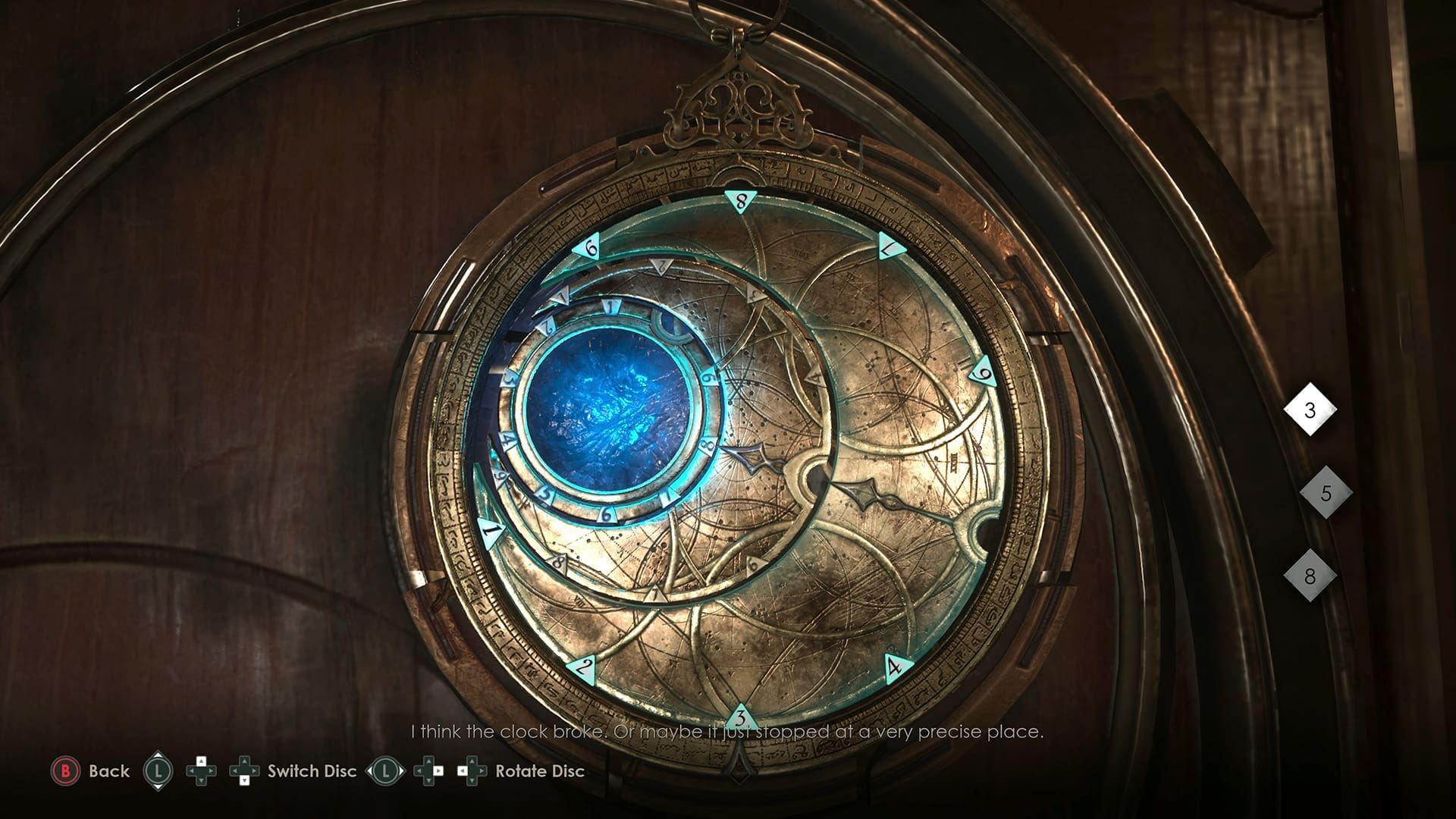Select the highlighted diamond numbered 3
This screenshot has height=819, width=1456.
coord(1310,410)
